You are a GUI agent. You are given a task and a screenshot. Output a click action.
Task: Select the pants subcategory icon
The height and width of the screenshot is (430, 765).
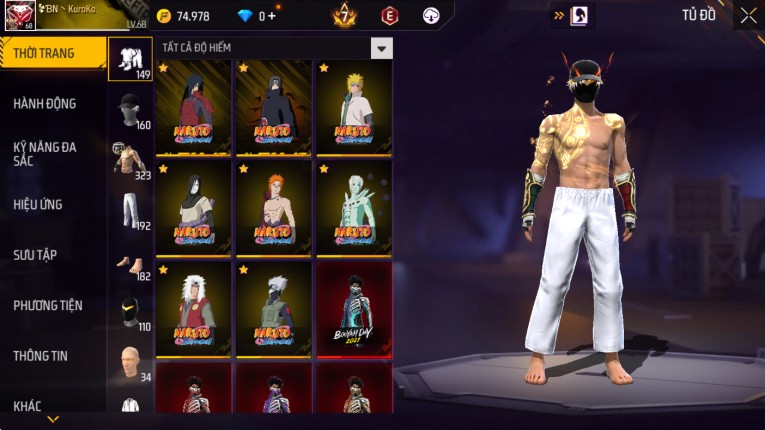[x=130, y=211]
